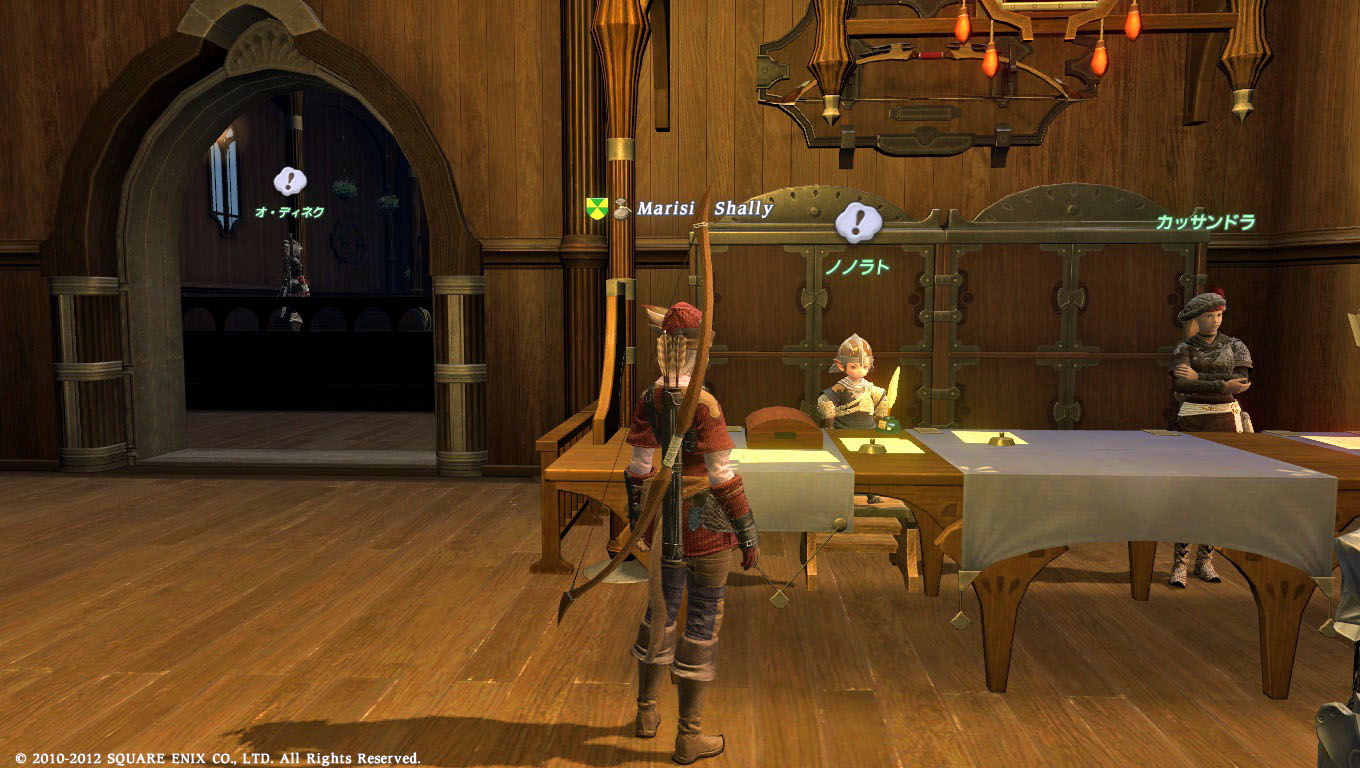This screenshot has height=768, width=1360.
Task: Click the Marisi Shally player nameplate
Action: click(705, 209)
